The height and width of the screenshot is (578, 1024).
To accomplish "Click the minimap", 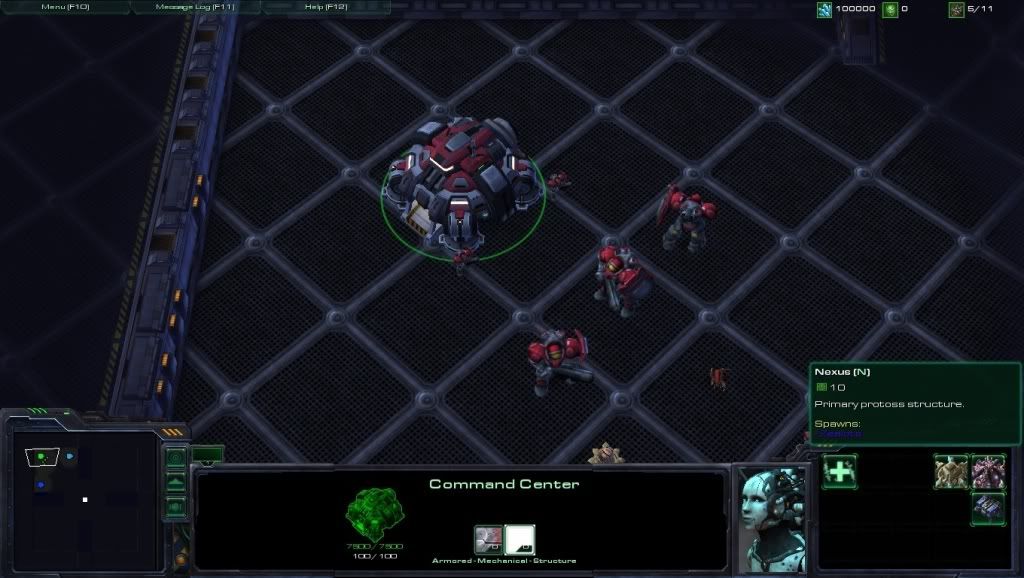I will [x=85, y=497].
